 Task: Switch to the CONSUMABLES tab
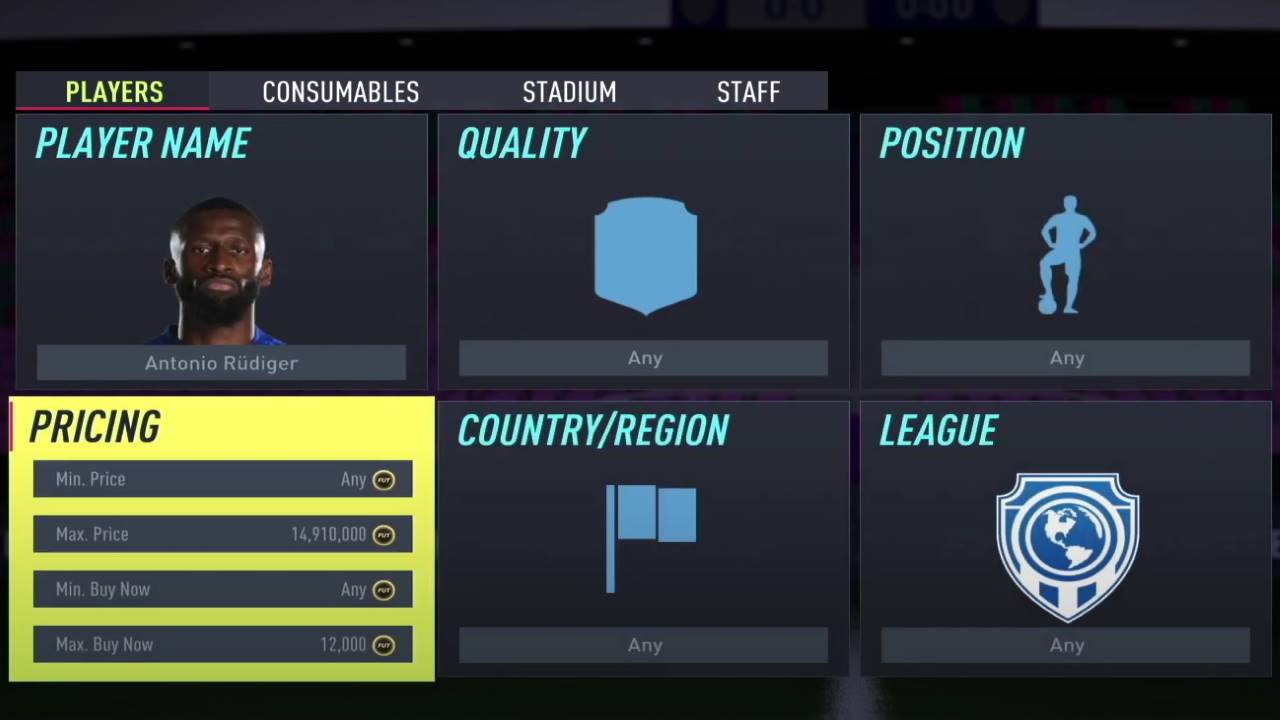[340, 92]
